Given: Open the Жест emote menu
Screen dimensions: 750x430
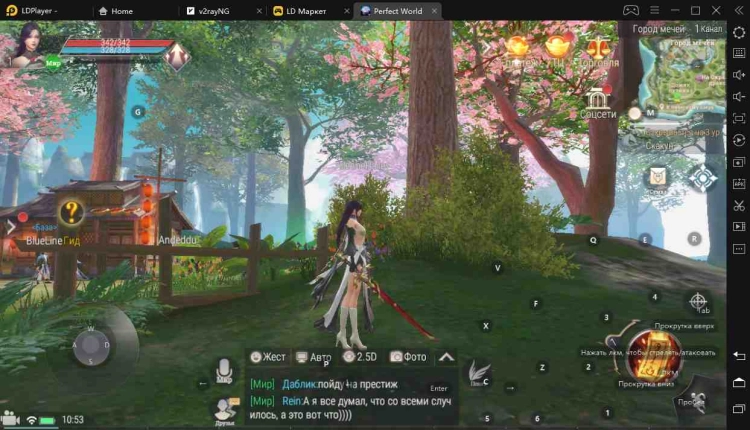Looking at the screenshot, I should click(x=268, y=356).
